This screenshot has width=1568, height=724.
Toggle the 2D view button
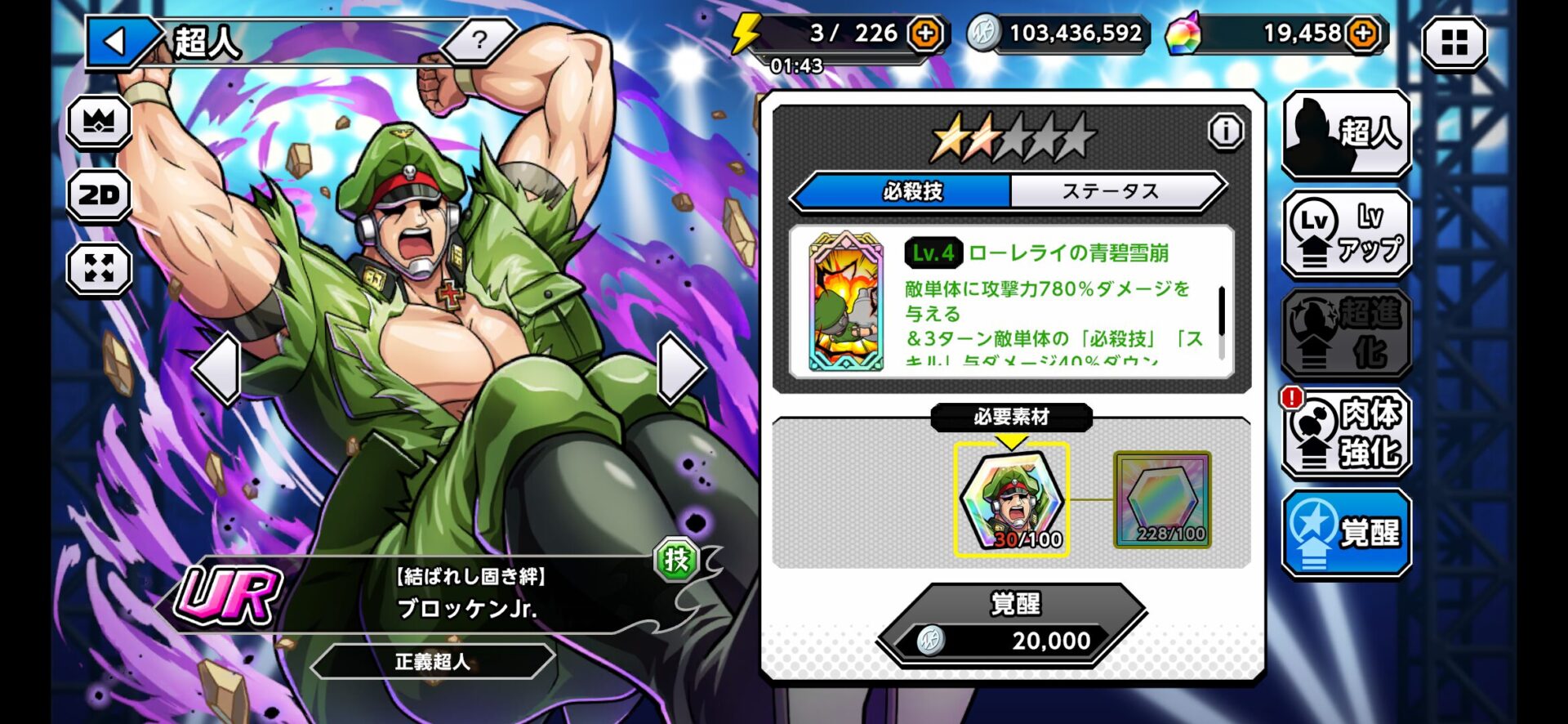[x=99, y=195]
